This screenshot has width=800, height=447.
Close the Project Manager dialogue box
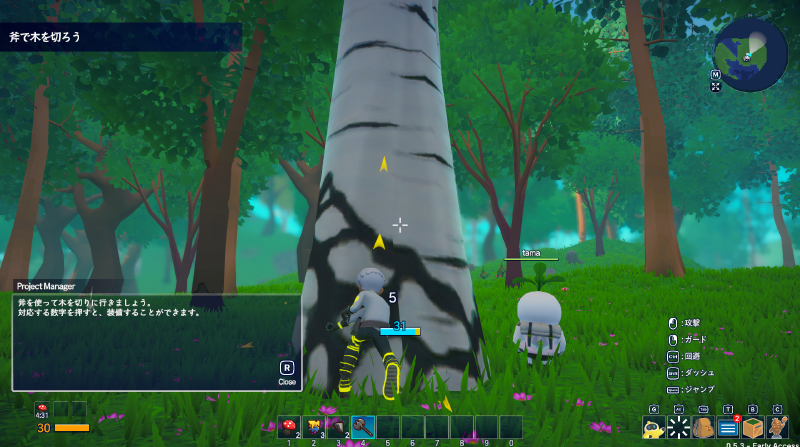coord(286,371)
